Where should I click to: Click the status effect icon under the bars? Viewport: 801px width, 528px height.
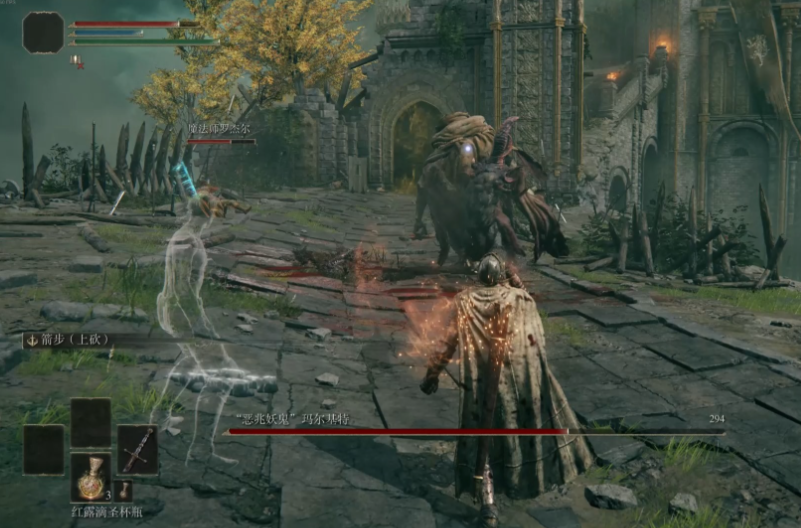(x=77, y=61)
